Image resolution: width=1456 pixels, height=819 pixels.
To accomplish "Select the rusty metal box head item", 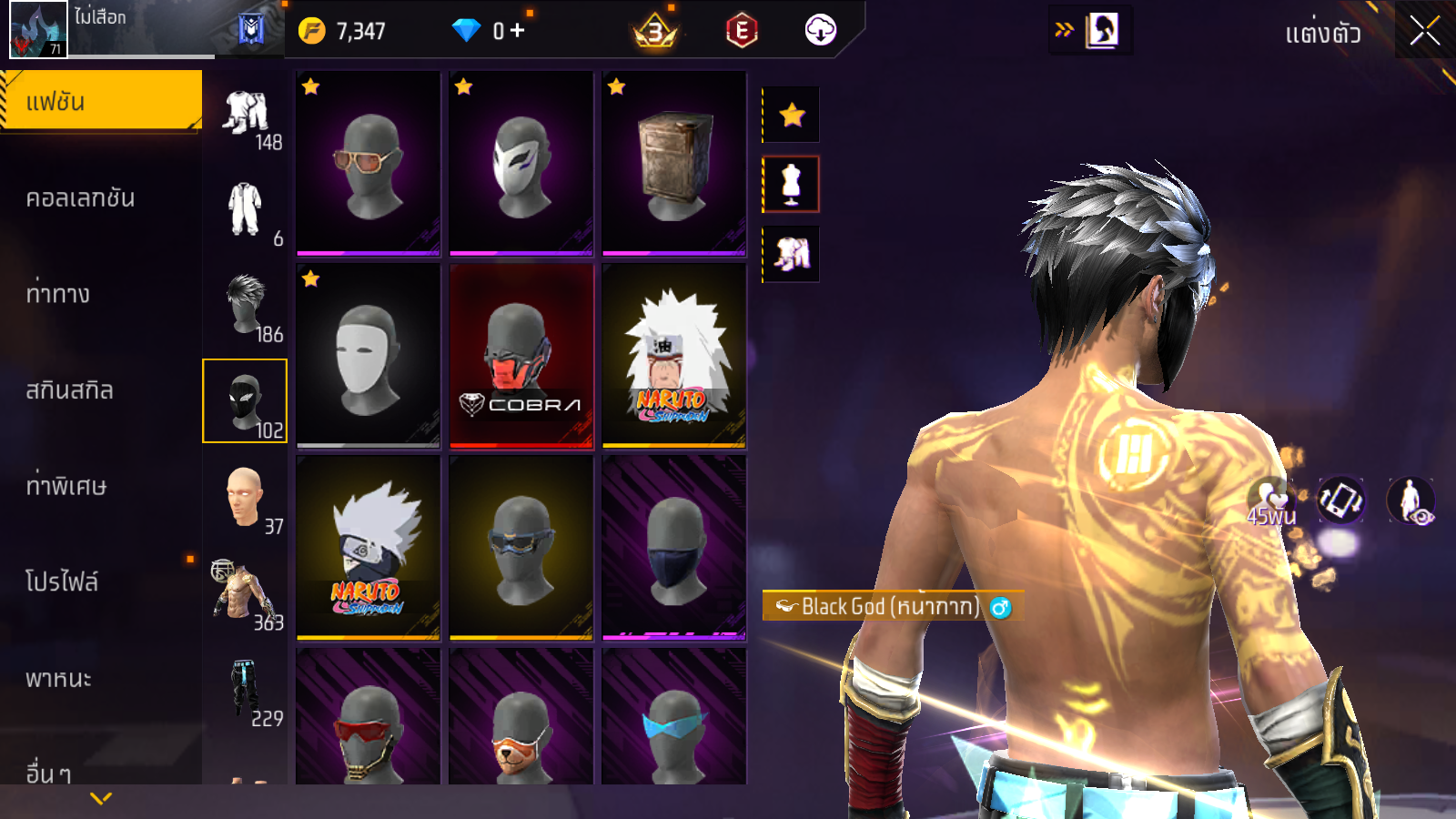I will (x=674, y=163).
